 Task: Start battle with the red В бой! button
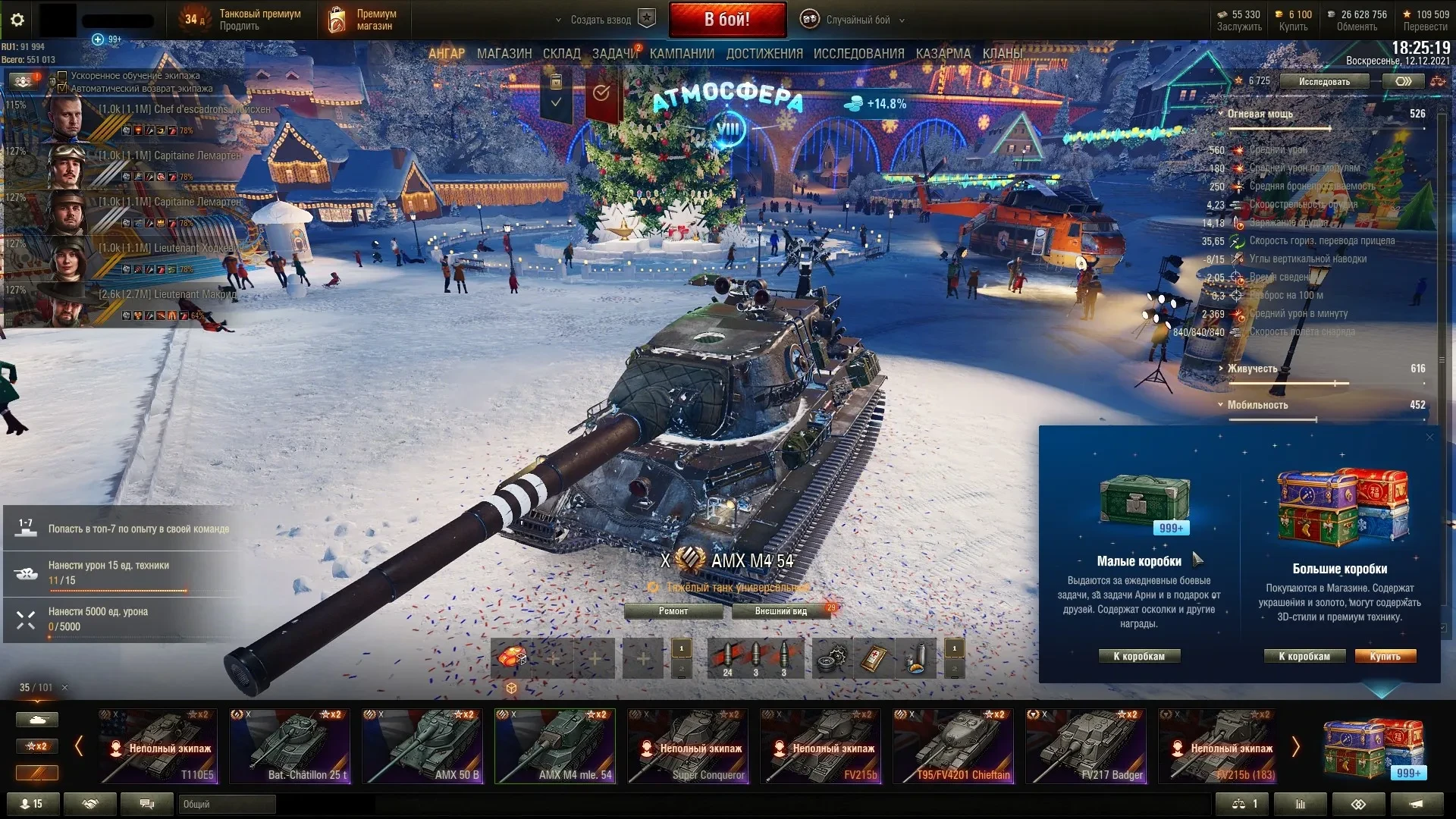coord(726,20)
